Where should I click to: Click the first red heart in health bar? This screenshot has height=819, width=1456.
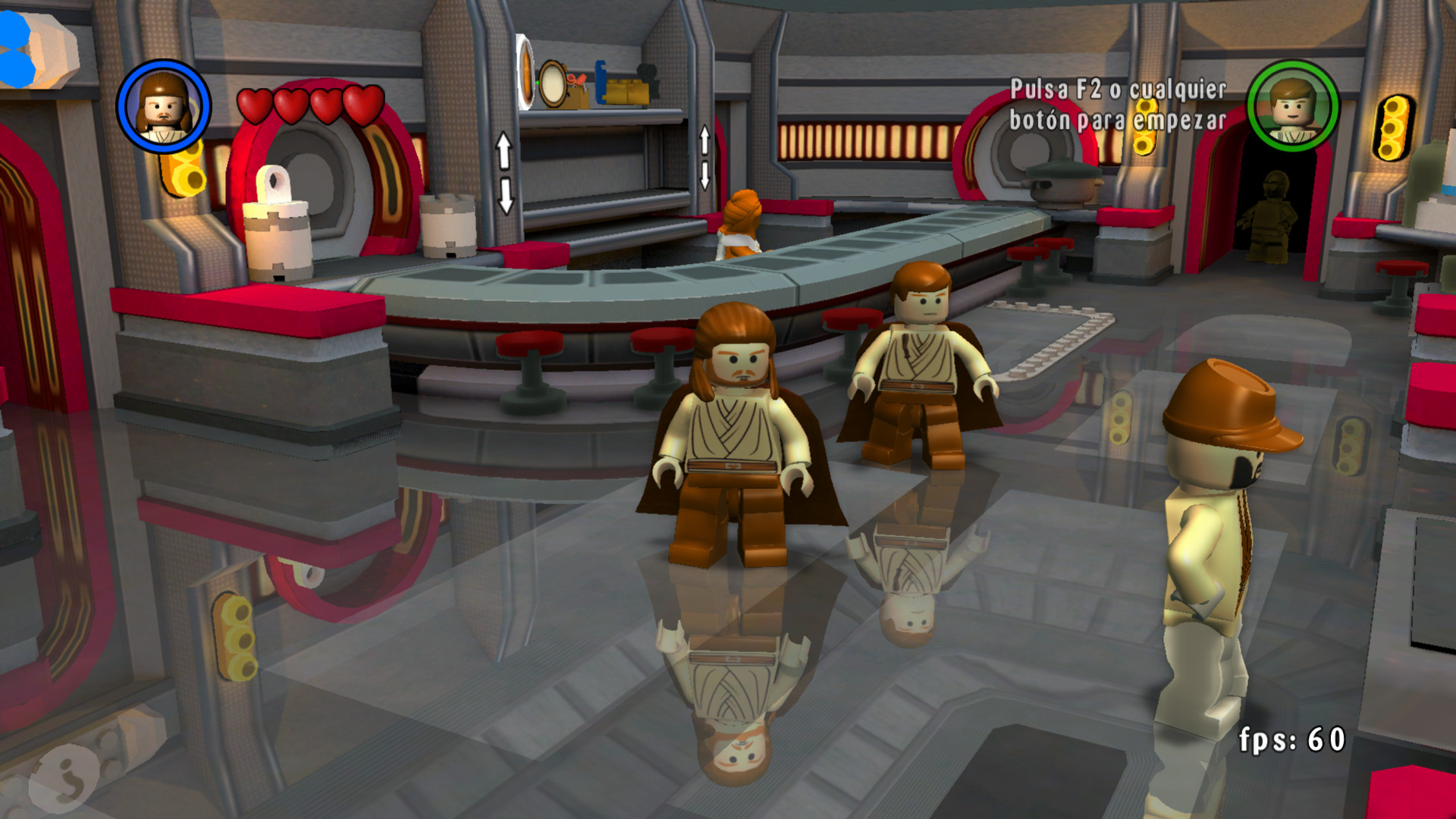(256, 106)
